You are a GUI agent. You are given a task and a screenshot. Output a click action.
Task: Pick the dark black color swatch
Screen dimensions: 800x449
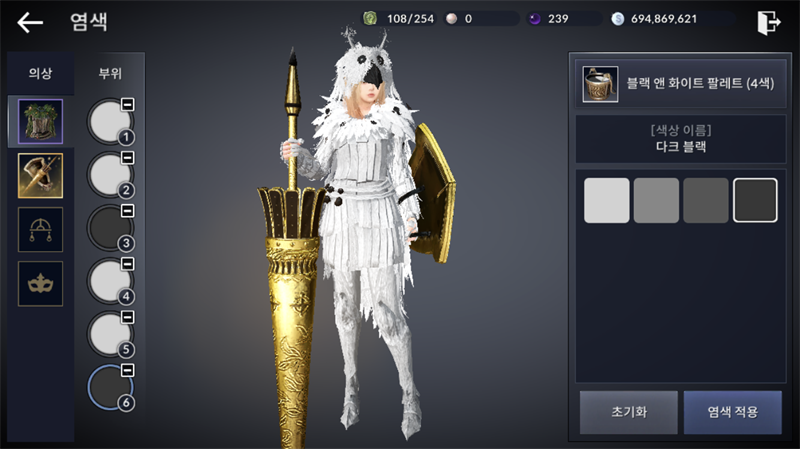[755, 200]
